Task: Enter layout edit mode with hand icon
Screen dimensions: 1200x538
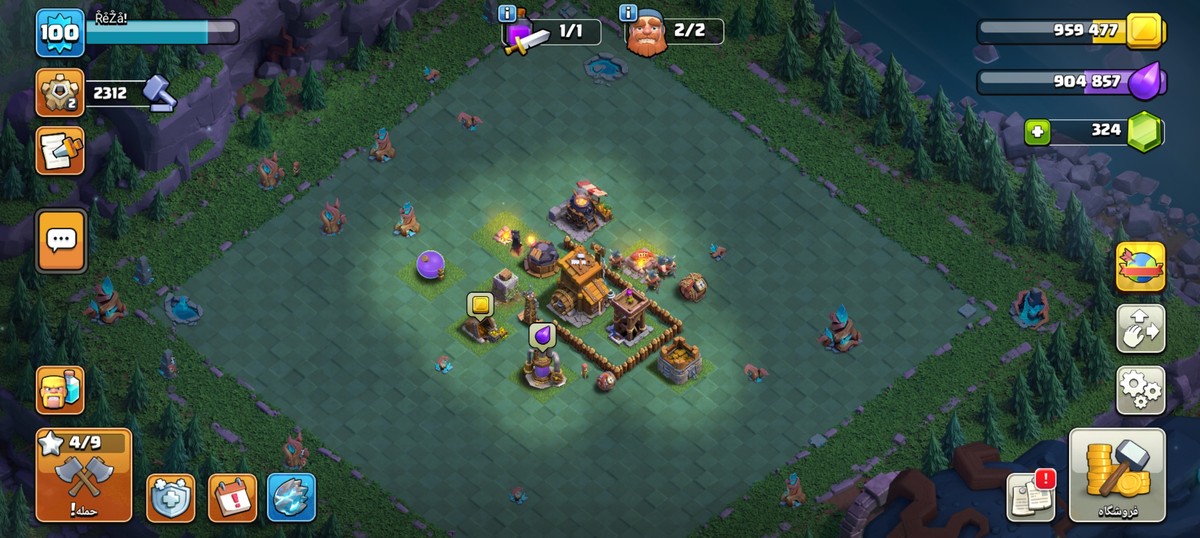Action: tap(1140, 329)
